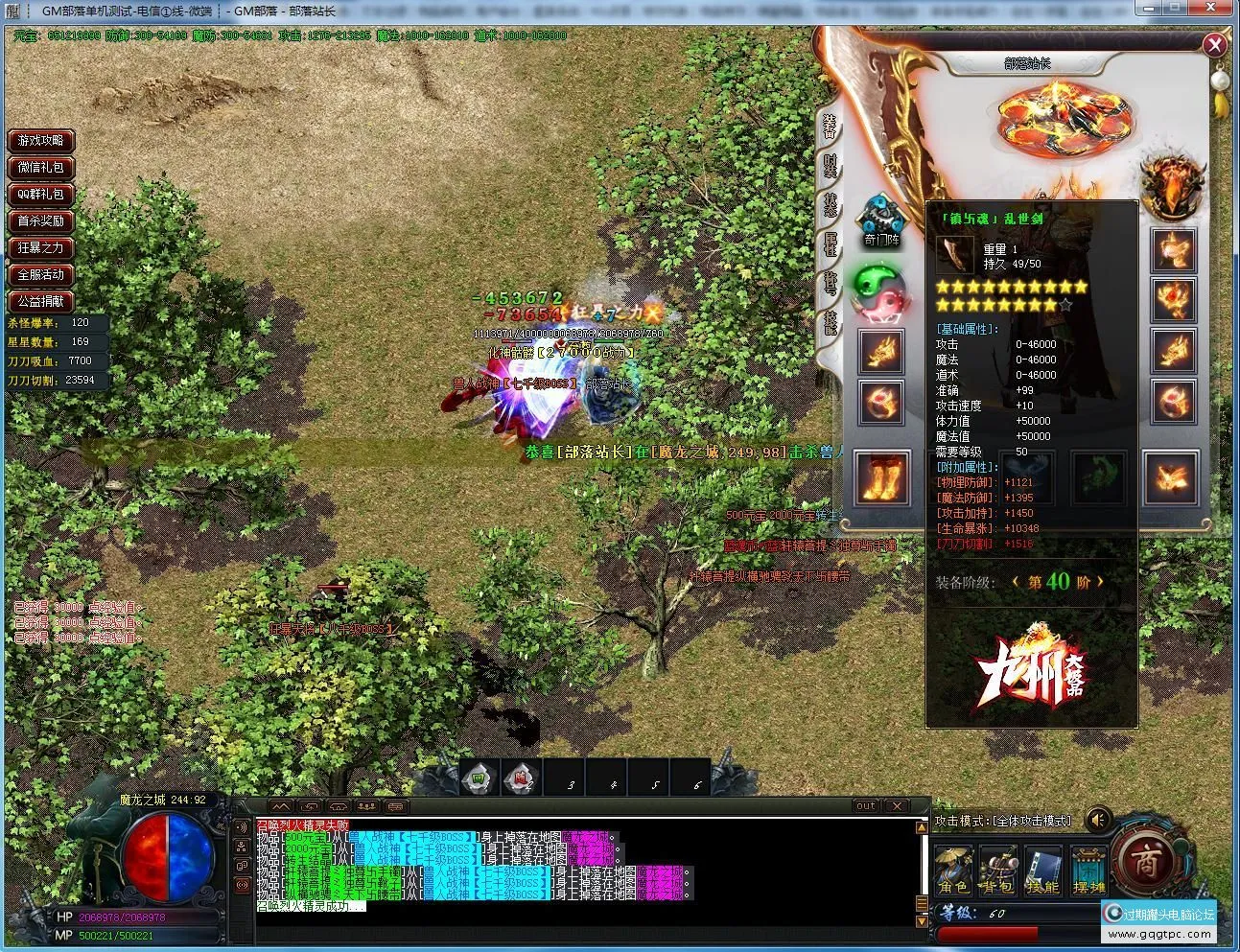Expand the chat panel with the chevron arrows

[x=281, y=806]
